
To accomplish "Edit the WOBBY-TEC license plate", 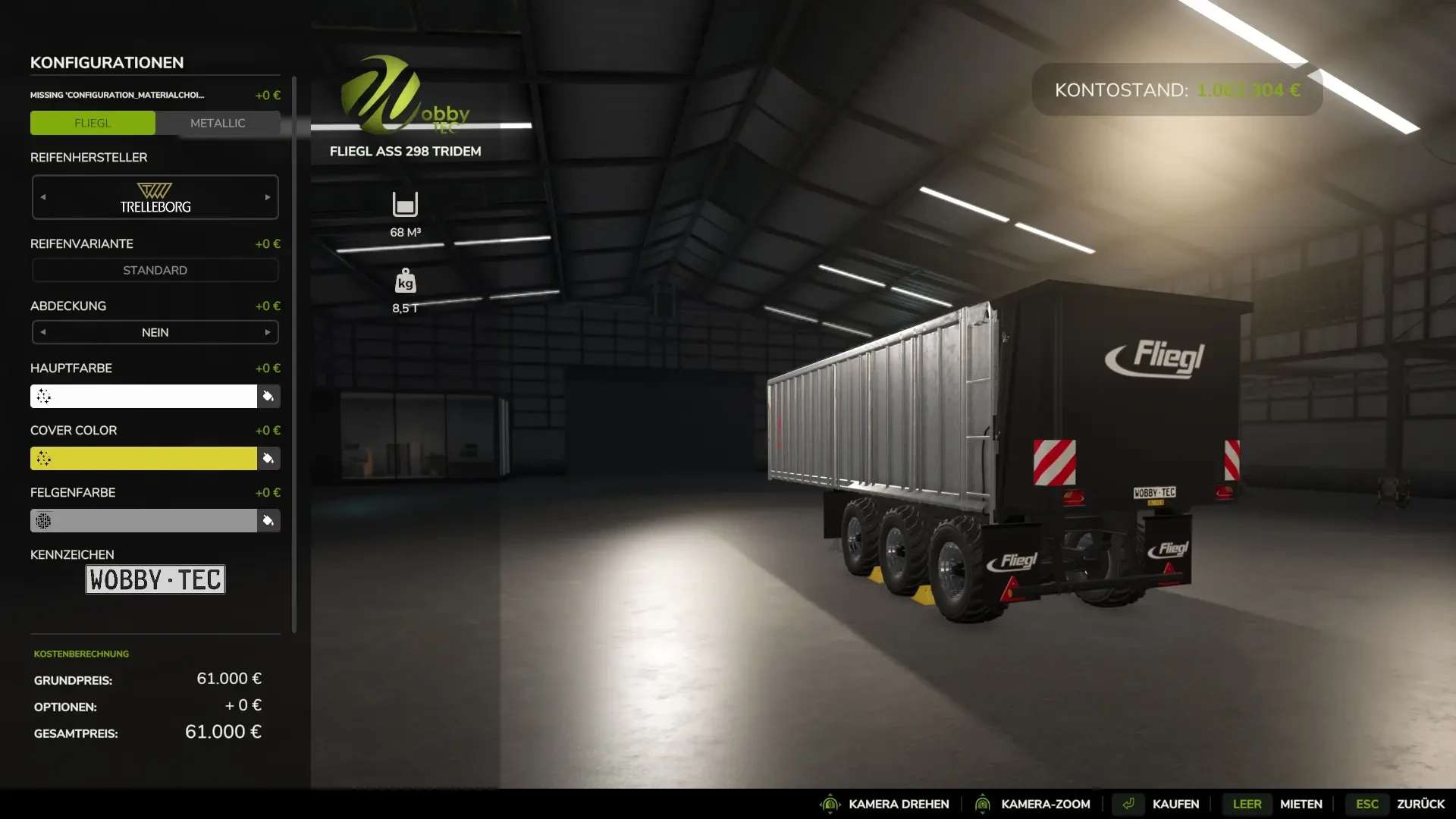I will pos(155,579).
